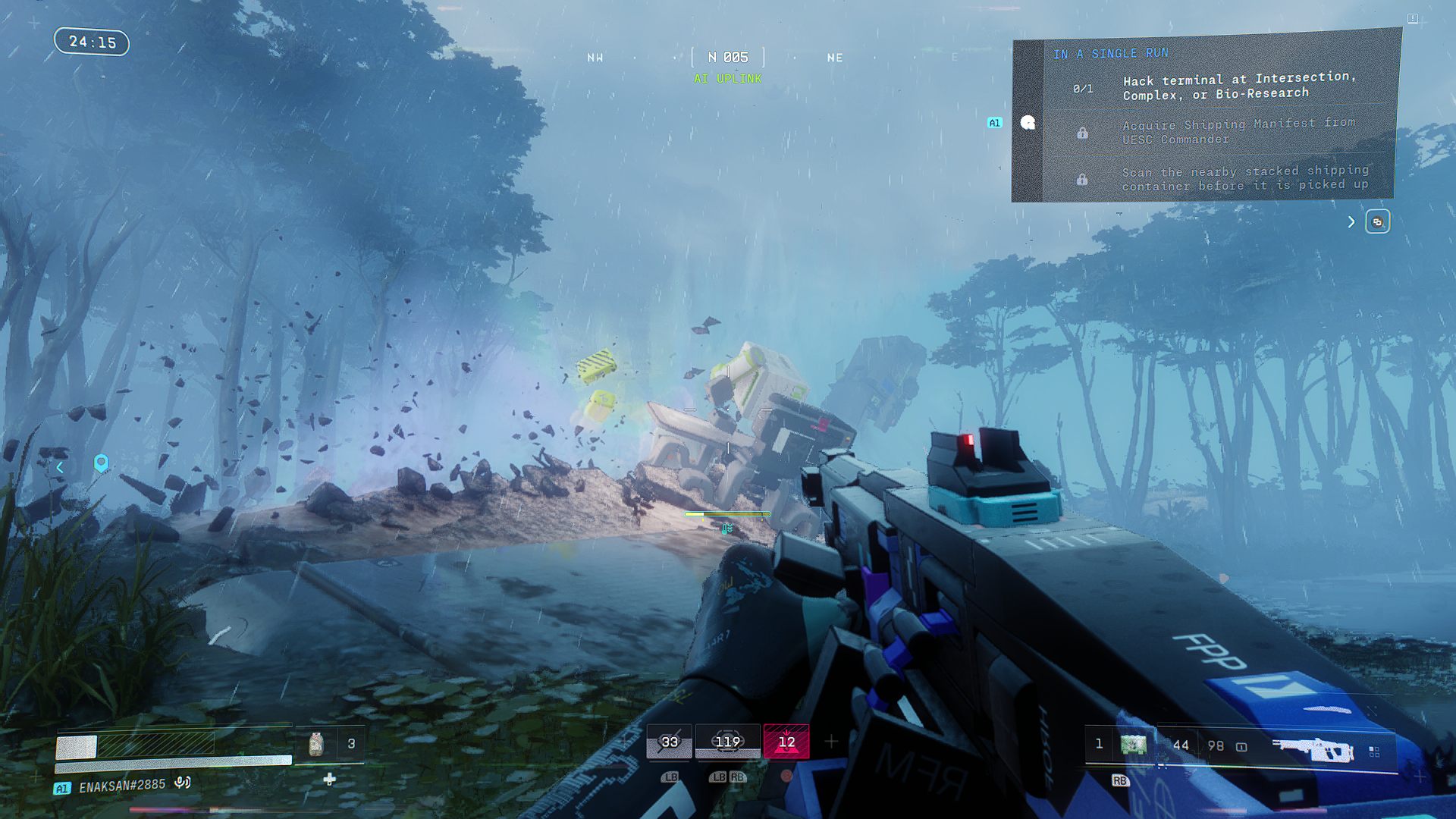The width and height of the screenshot is (1456, 819).
Task: Toggle the voice chat icon beside ENAKSAN#2885
Action: (x=182, y=782)
